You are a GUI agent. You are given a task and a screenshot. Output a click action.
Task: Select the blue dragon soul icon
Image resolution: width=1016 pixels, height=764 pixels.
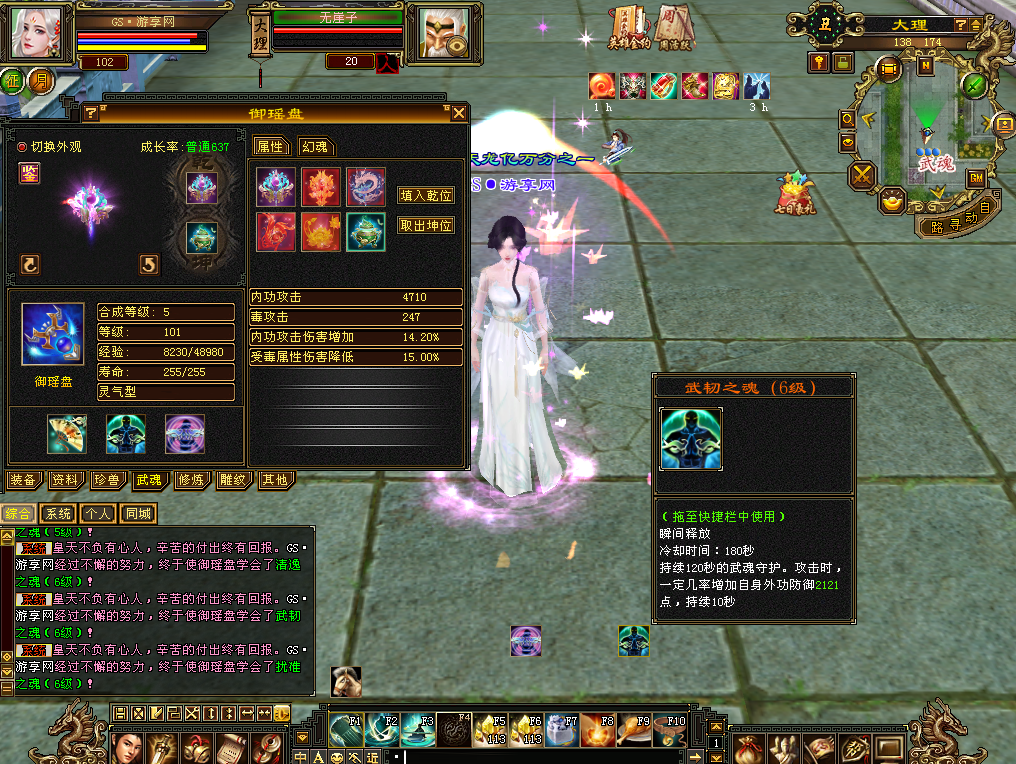366,187
